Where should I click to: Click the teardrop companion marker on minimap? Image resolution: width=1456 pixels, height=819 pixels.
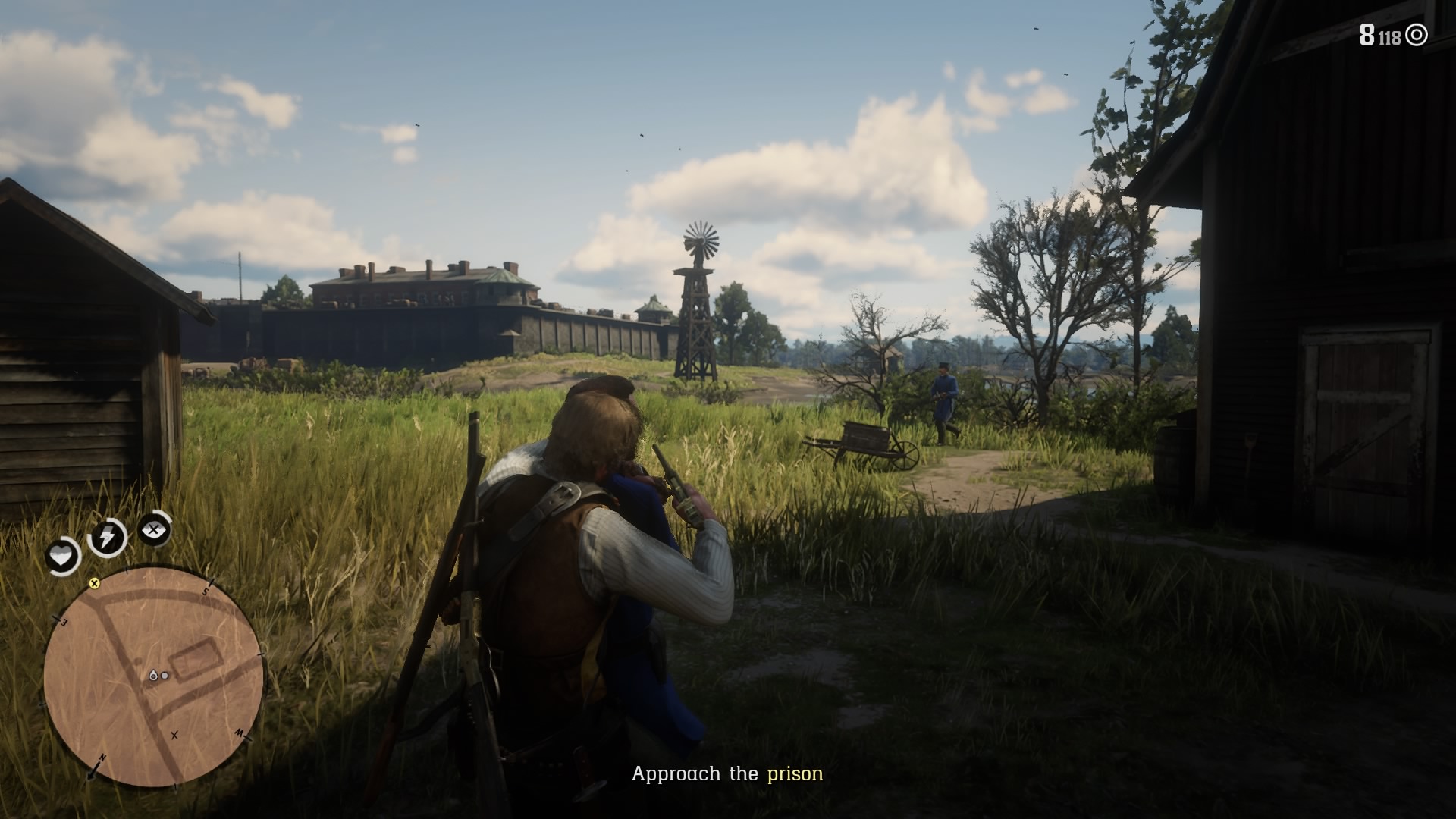[153, 674]
